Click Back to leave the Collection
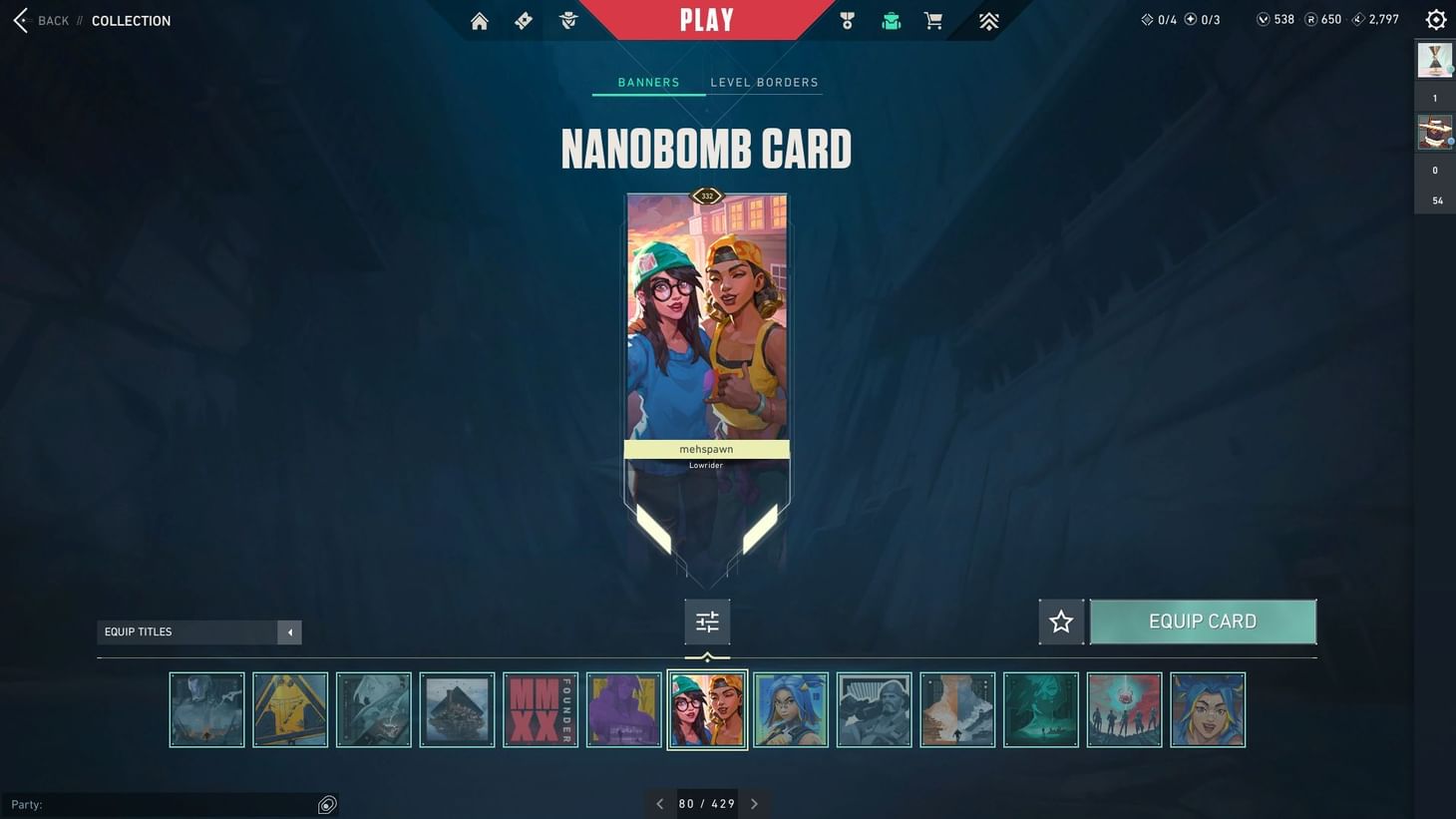 tap(38, 20)
